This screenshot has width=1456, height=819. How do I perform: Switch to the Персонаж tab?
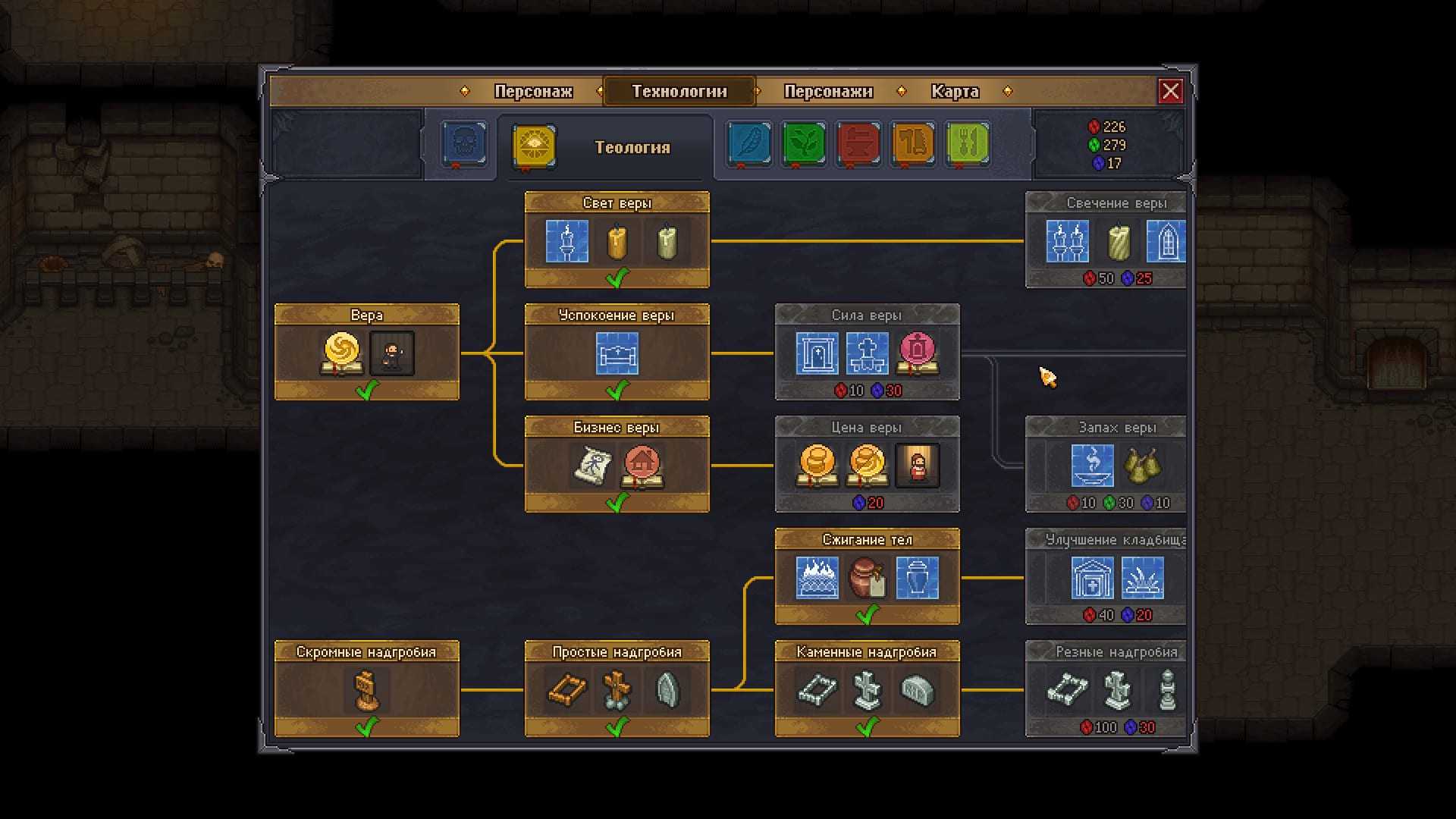tap(533, 91)
